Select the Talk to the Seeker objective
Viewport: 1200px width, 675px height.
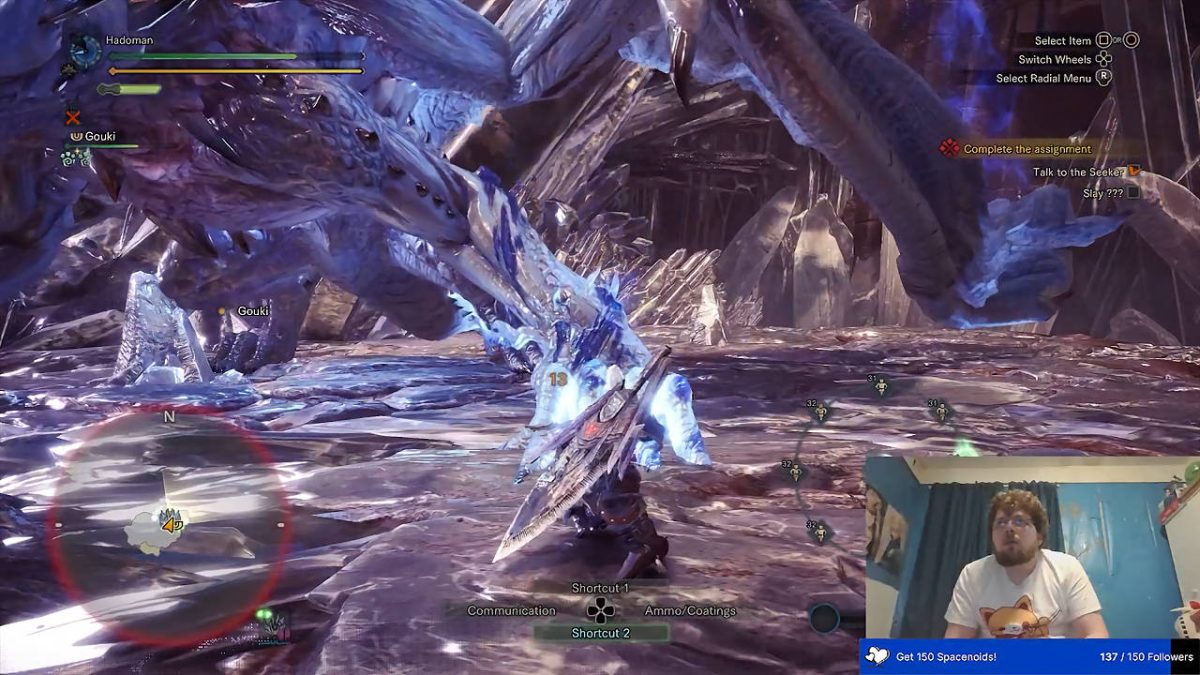(1079, 172)
